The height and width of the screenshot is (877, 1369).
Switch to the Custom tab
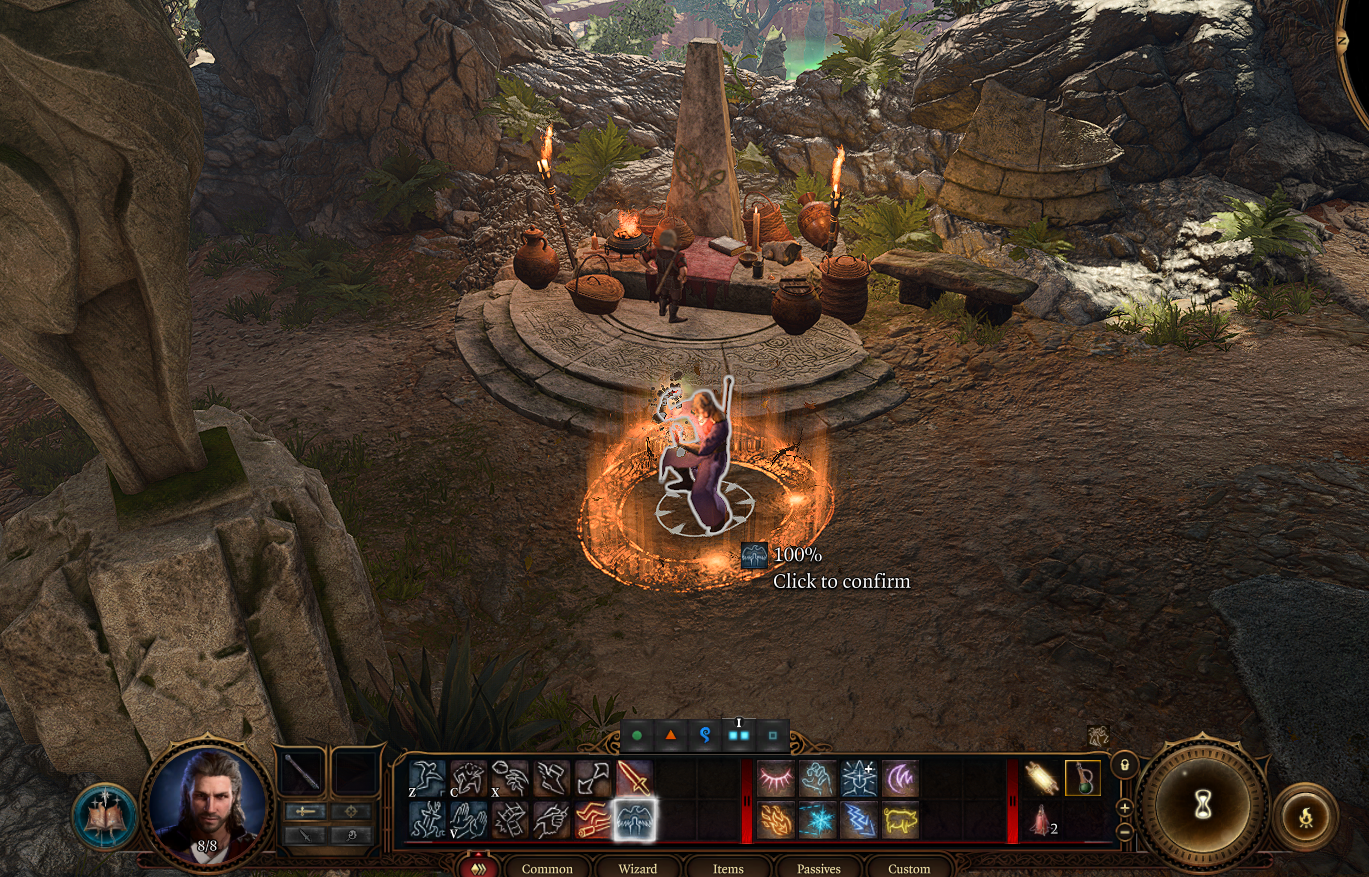click(x=909, y=868)
